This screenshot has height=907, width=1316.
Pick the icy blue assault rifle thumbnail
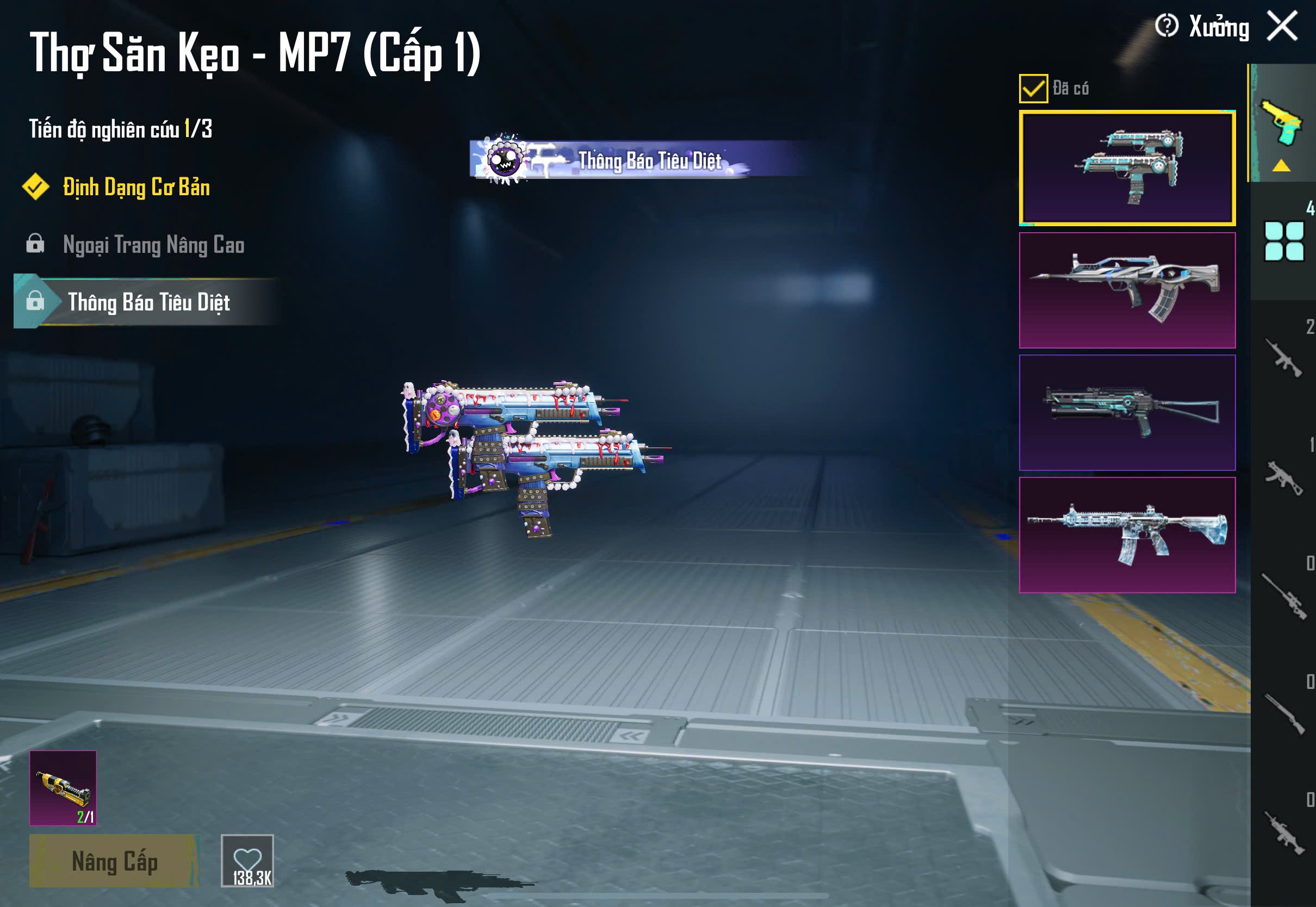pyautogui.click(x=1127, y=535)
